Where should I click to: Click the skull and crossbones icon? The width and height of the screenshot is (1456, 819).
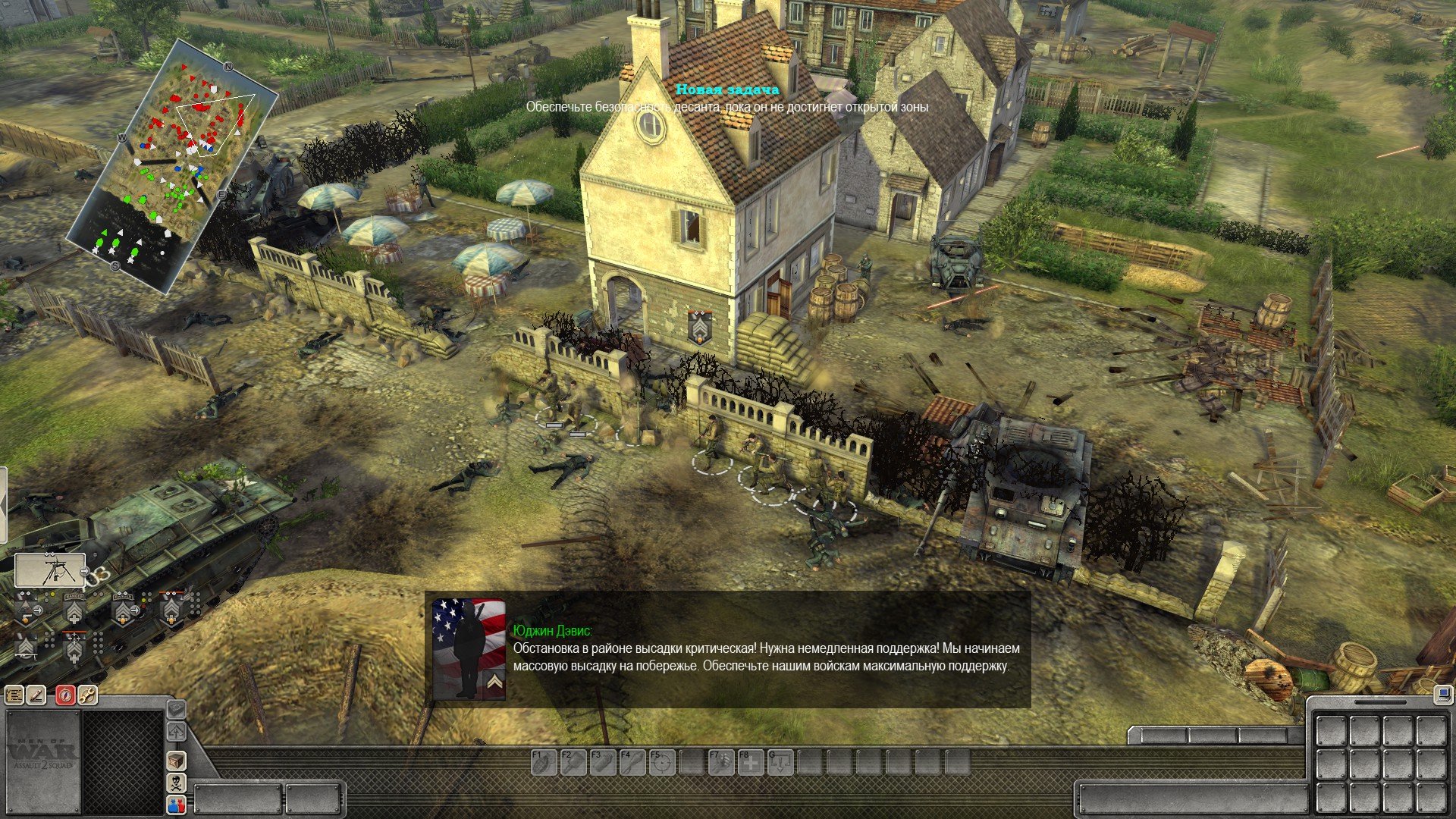pyautogui.click(x=176, y=783)
